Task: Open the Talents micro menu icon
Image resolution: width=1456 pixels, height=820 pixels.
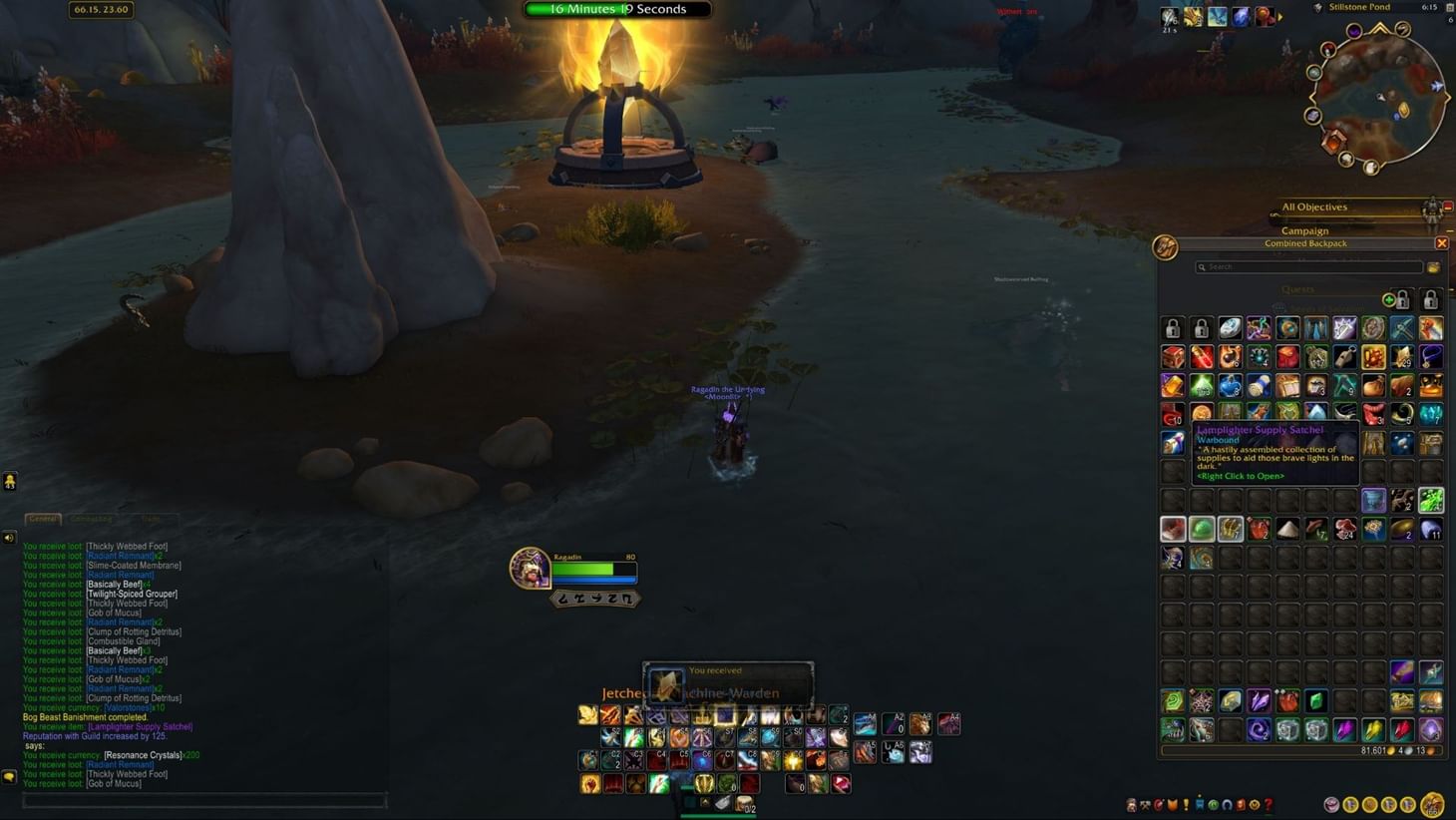Action: [x=1159, y=804]
